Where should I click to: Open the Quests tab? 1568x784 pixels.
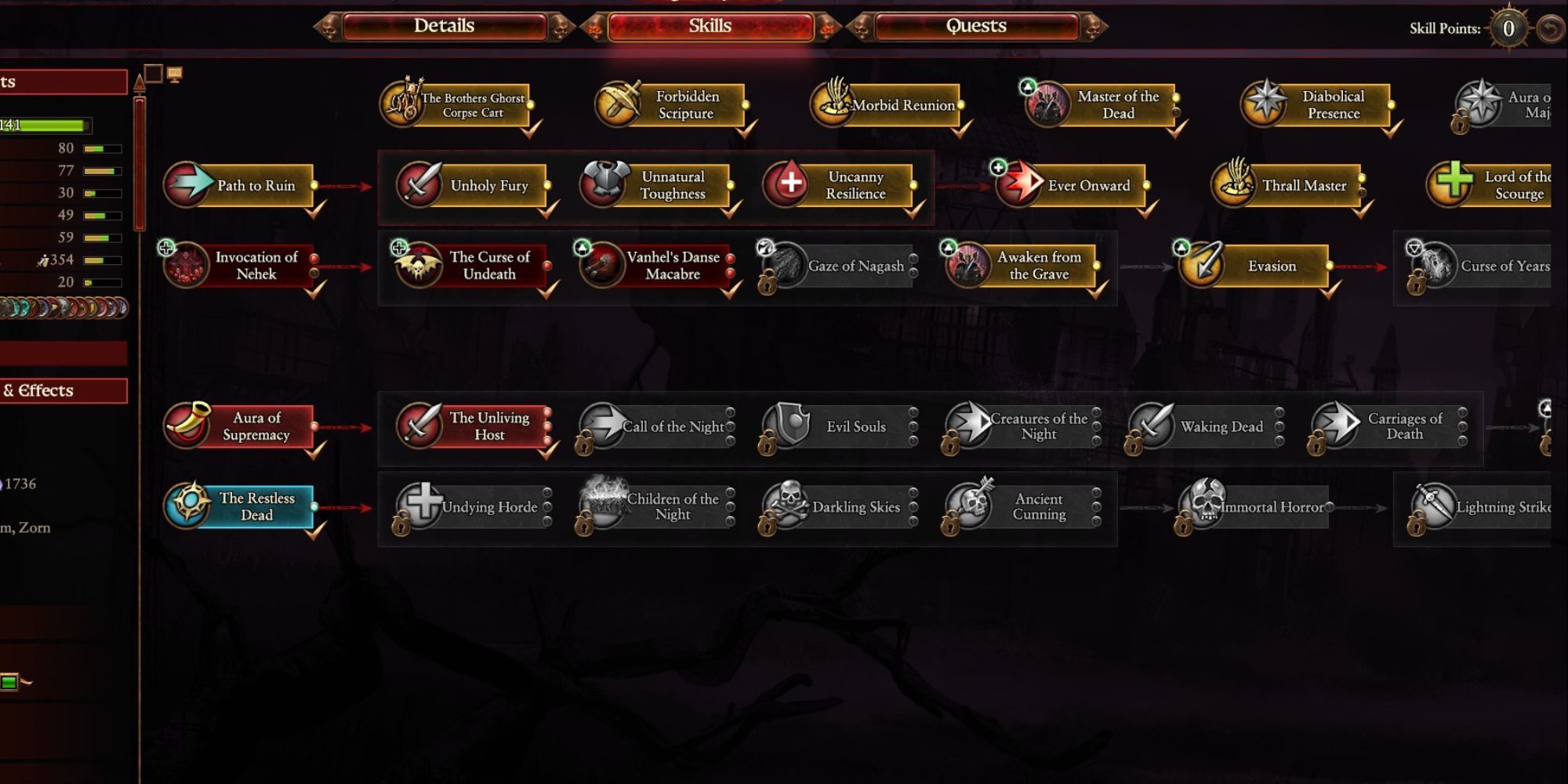(975, 26)
